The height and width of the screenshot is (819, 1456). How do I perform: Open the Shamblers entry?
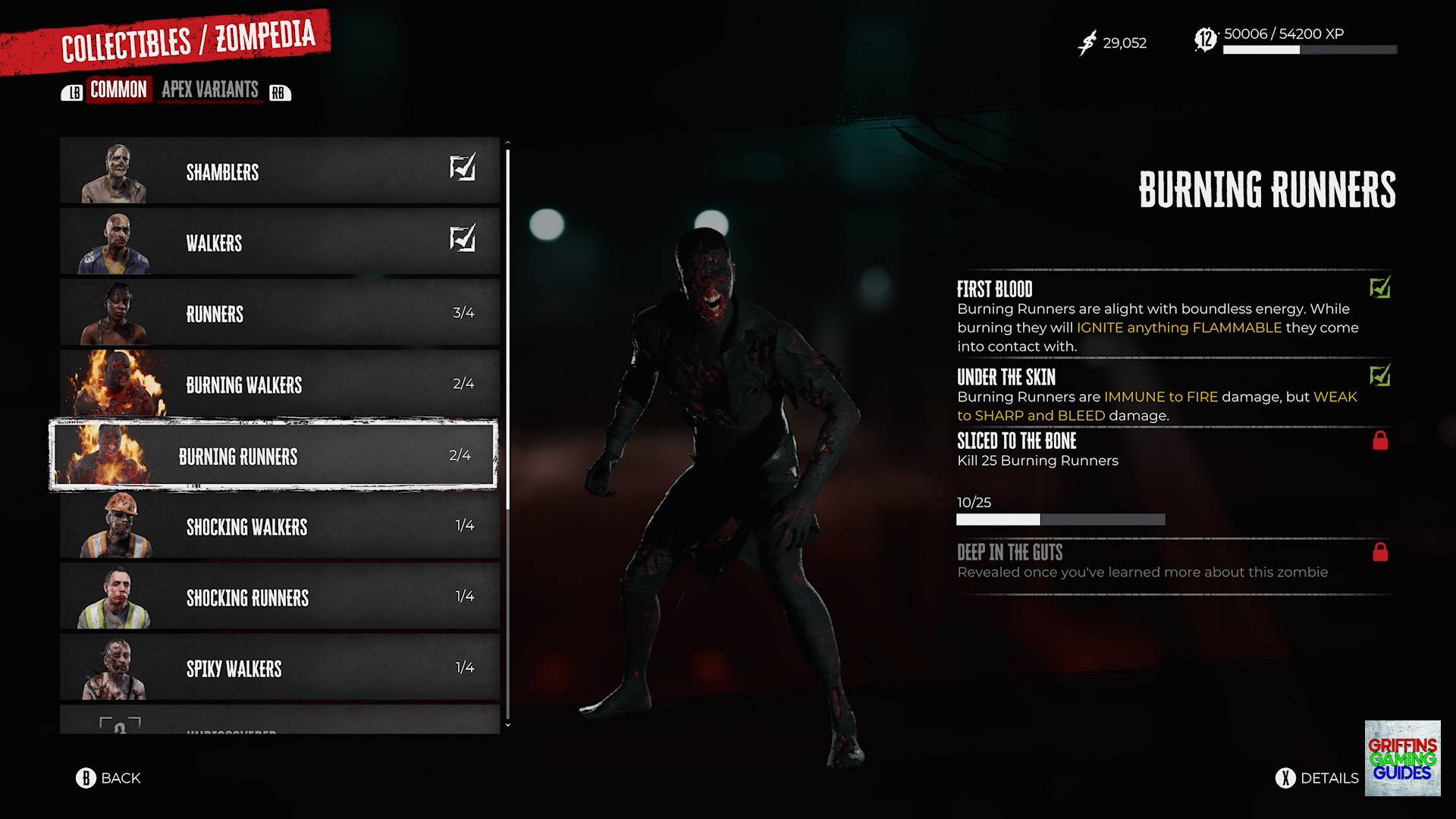279,171
